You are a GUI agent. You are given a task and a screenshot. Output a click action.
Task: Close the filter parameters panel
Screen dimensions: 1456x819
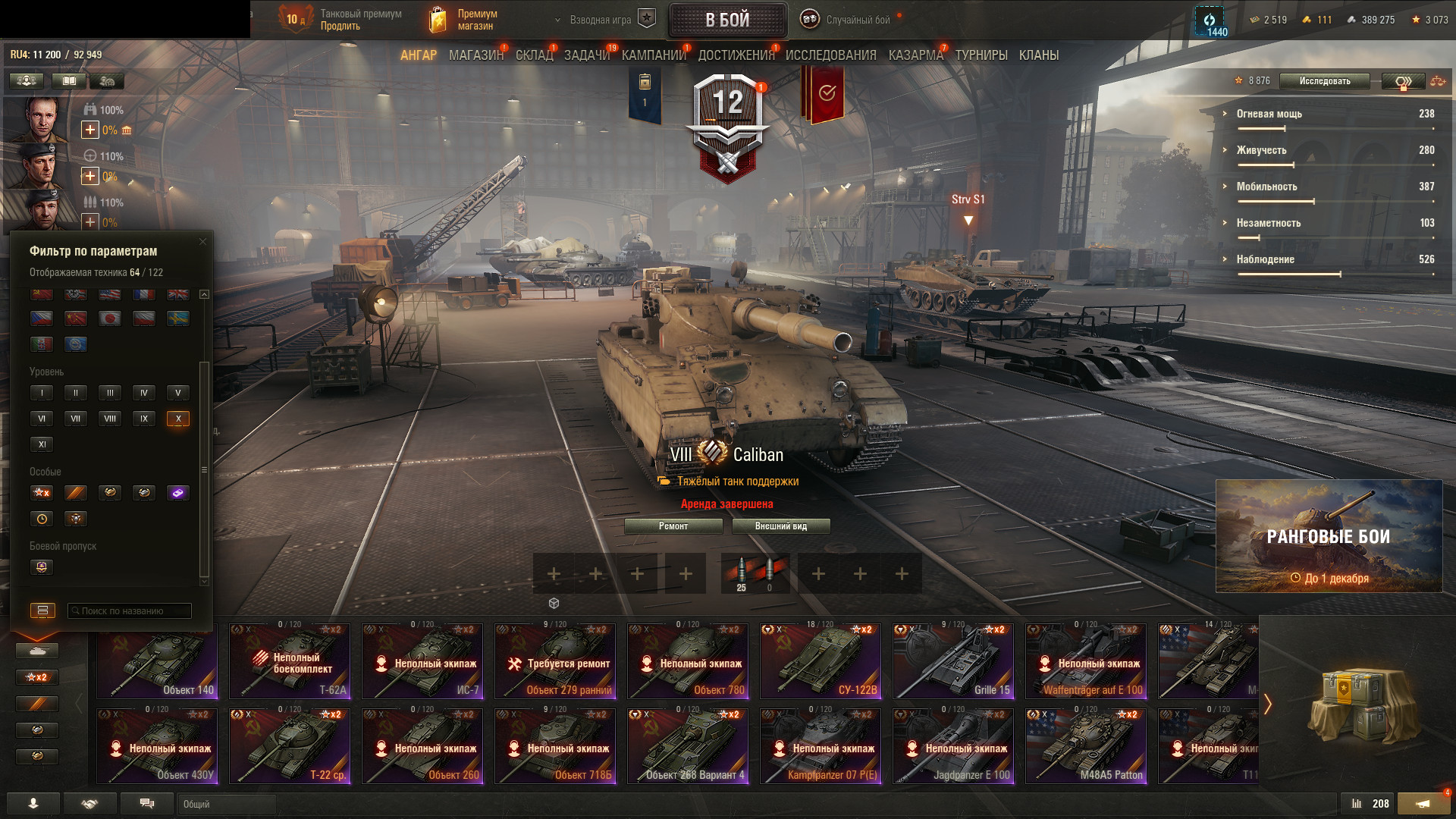pos(202,242)
